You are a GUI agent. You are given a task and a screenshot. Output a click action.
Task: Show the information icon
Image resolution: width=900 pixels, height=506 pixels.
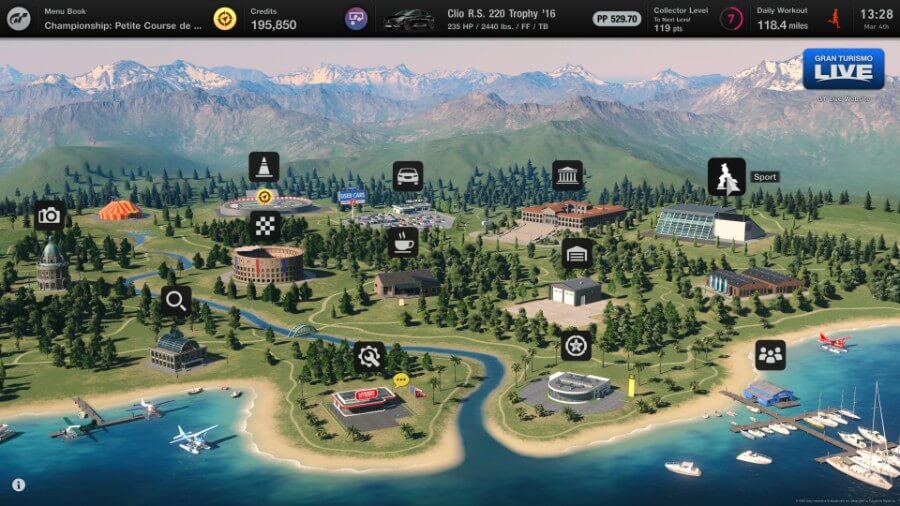[x=19, y=485]
